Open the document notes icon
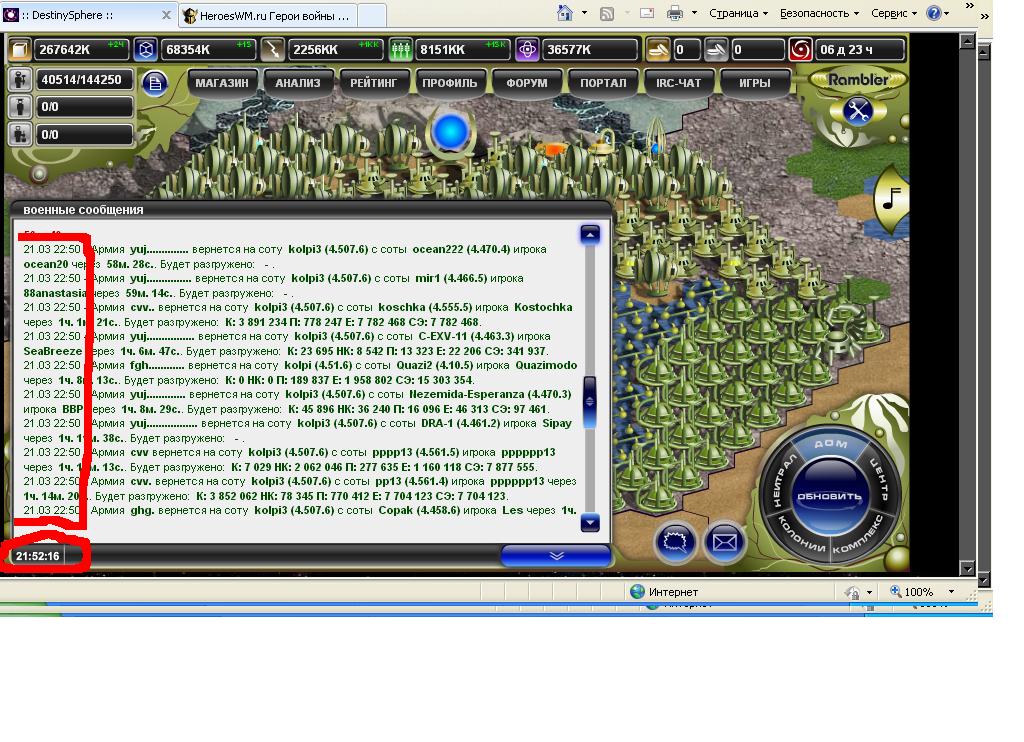This screenshot has height=742, width=1024. (x=154, y=83)
